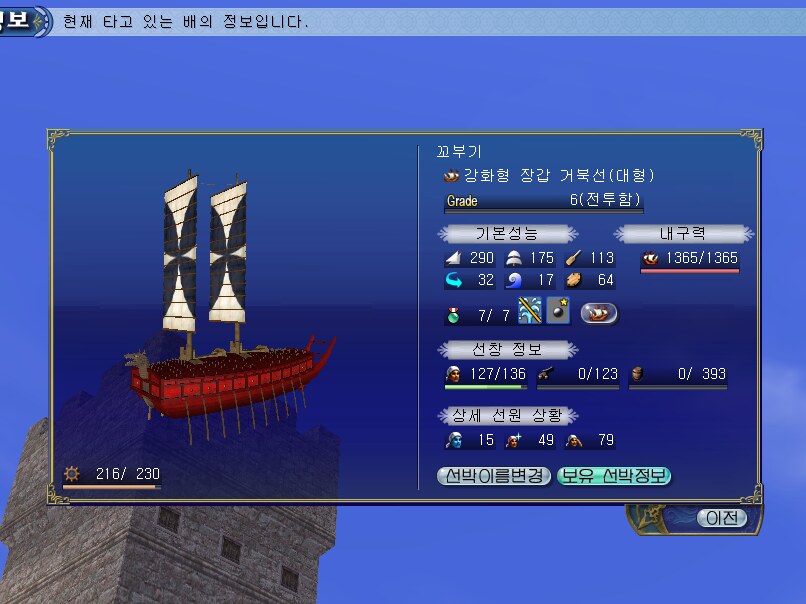Select the water spray skill icon
The height and width of the screenshot is (604, 806).
click(530, 312)
